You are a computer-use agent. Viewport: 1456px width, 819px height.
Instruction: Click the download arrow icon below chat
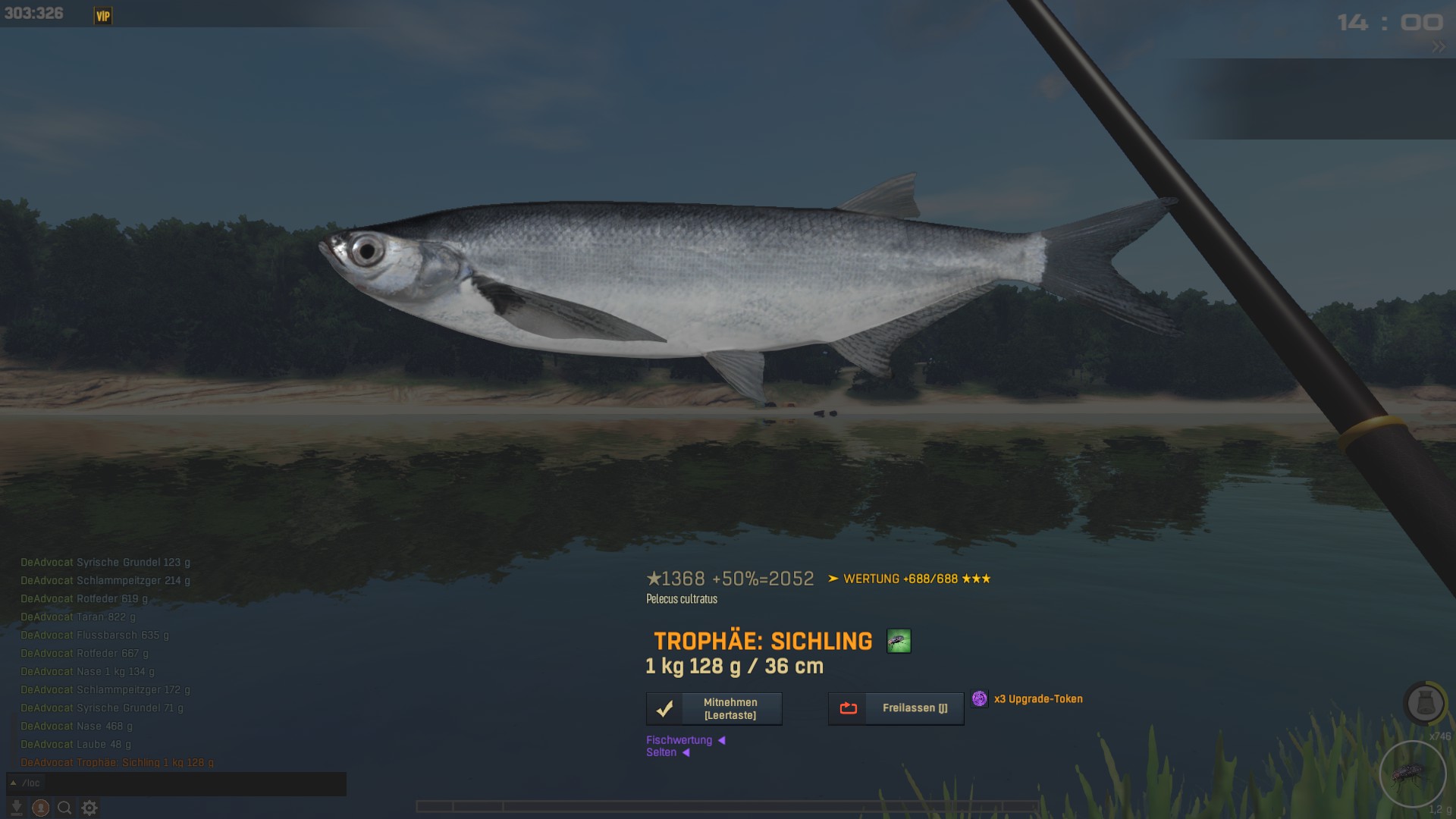[16, 808]
